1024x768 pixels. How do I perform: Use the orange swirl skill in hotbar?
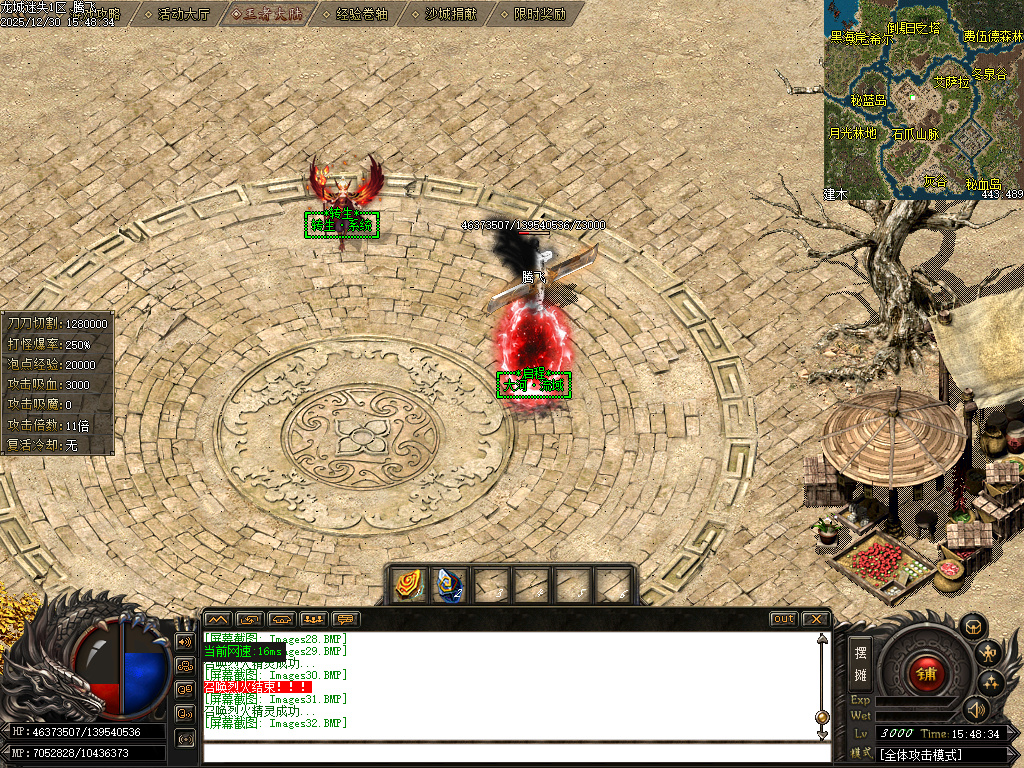tap(407, 584)
